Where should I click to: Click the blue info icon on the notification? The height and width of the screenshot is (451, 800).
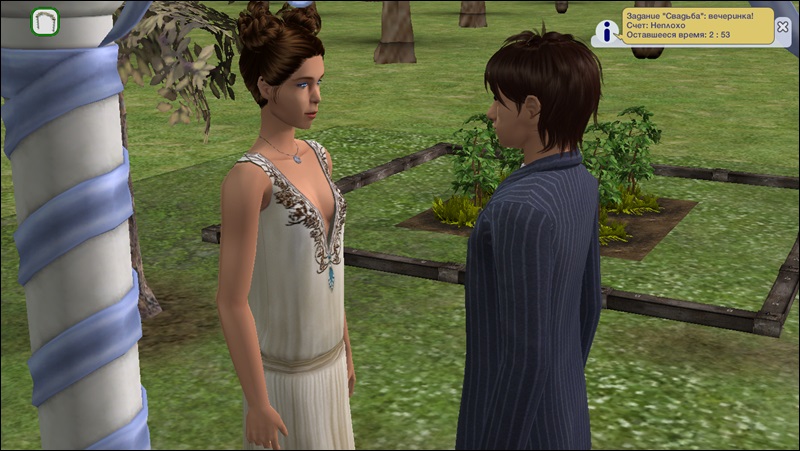(607, 29)
